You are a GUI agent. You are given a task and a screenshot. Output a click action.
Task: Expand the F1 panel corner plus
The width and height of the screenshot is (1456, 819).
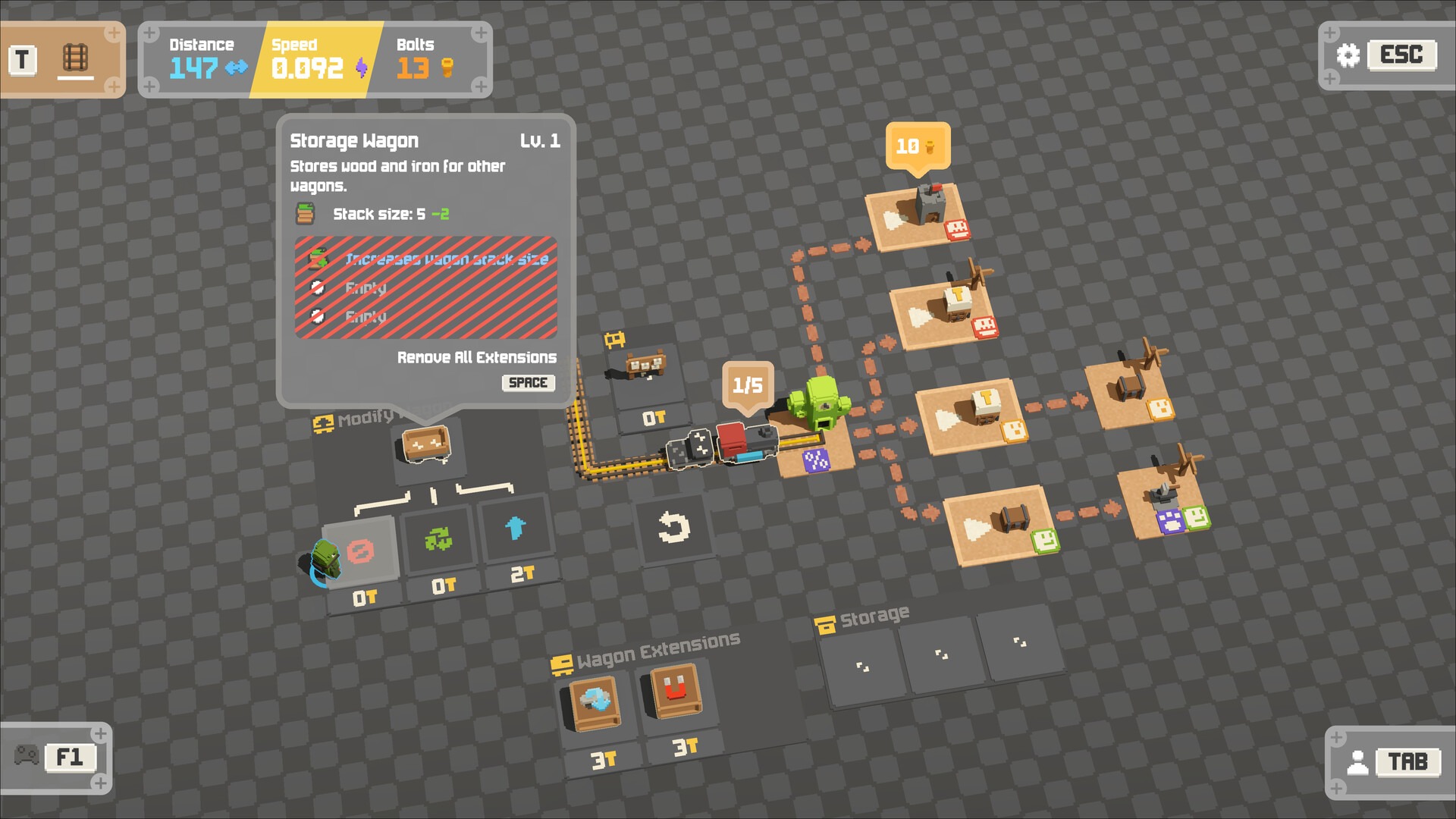point(99,733)
